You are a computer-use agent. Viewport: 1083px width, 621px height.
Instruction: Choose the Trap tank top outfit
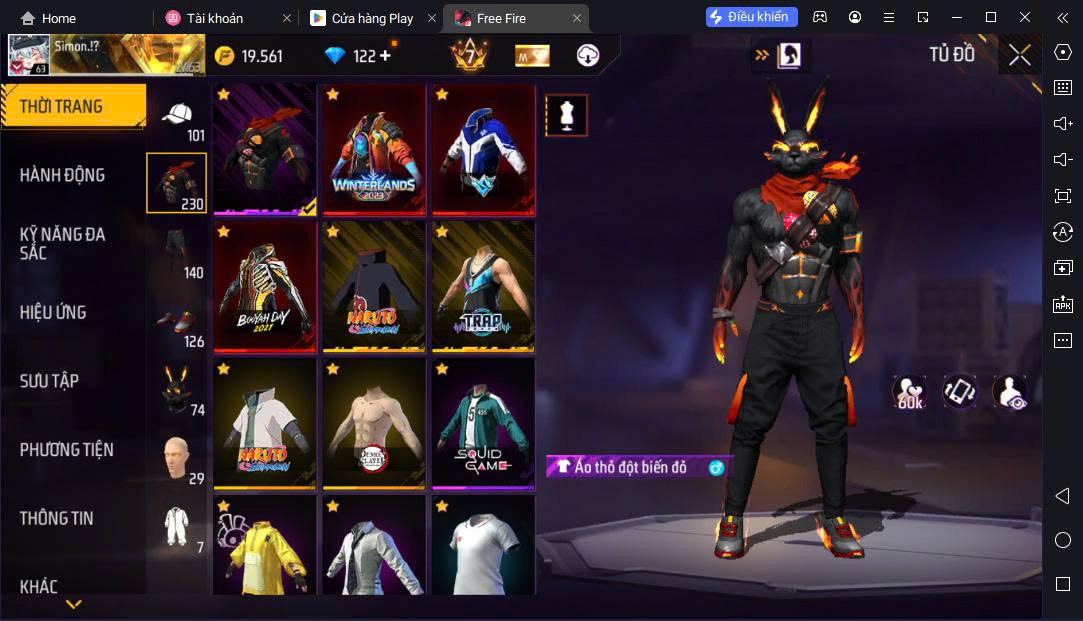click(483, 286)
